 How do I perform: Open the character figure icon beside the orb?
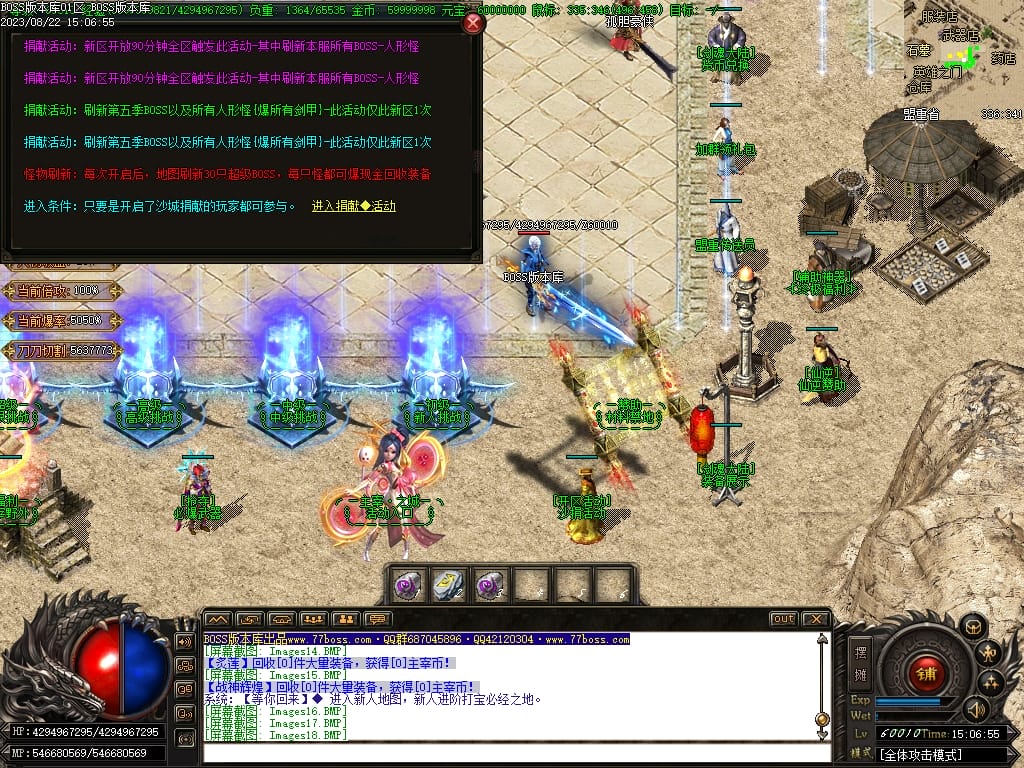(990, 654)
